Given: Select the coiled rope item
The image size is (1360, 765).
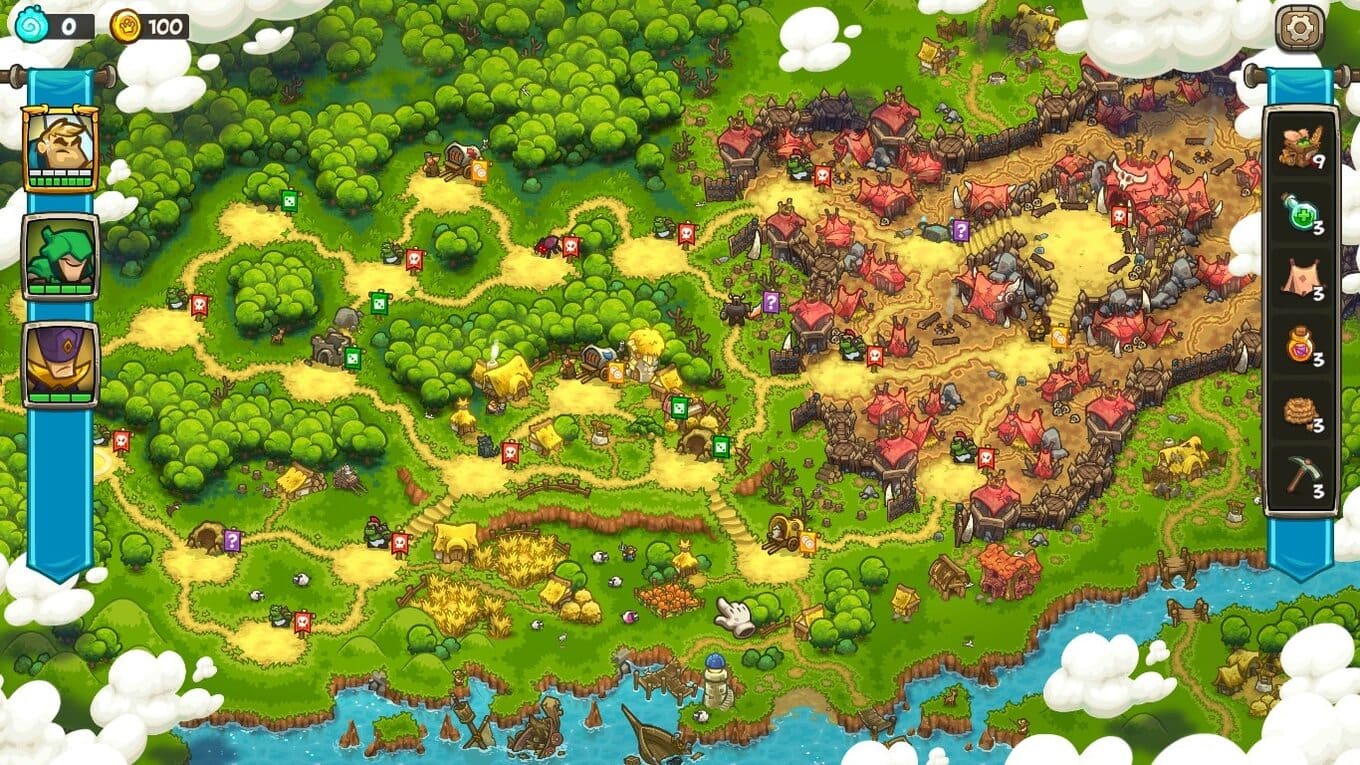Looking at the screenshot, I should 1300,411.
